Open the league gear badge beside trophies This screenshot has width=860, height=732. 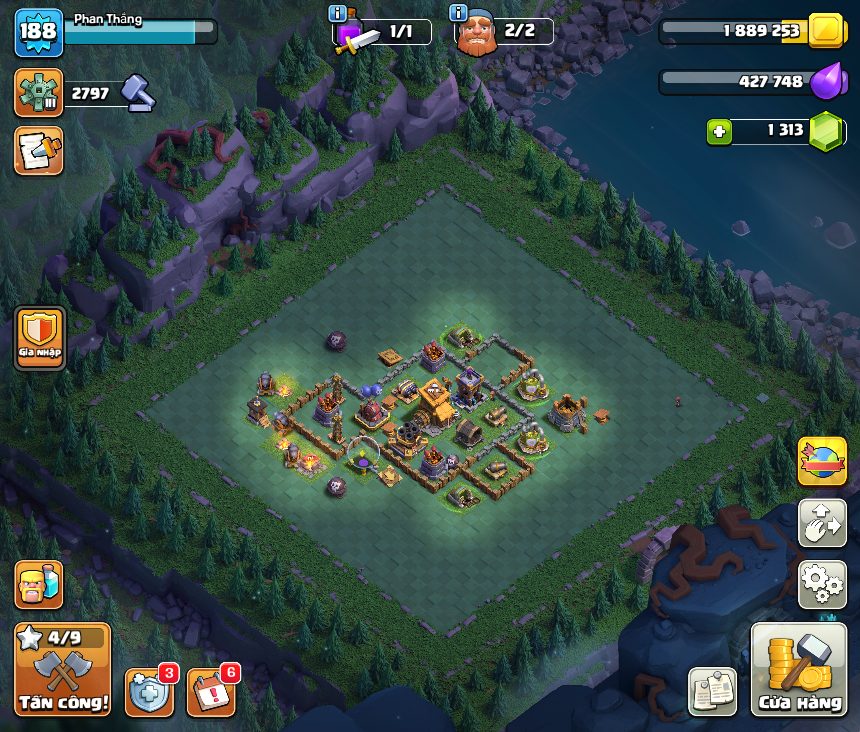(x=38, y=93)
